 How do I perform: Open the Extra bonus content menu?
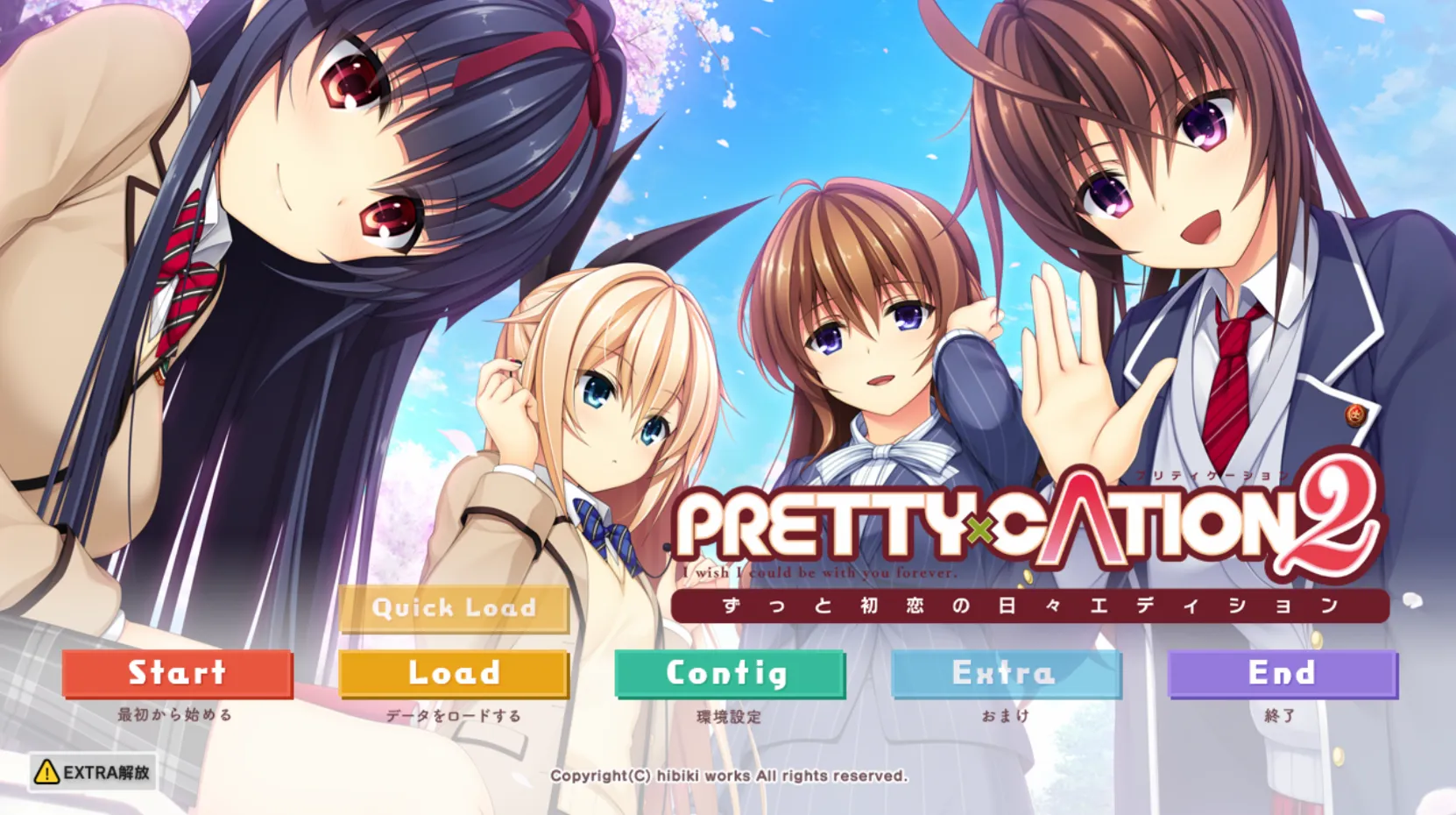(1005, 674)
